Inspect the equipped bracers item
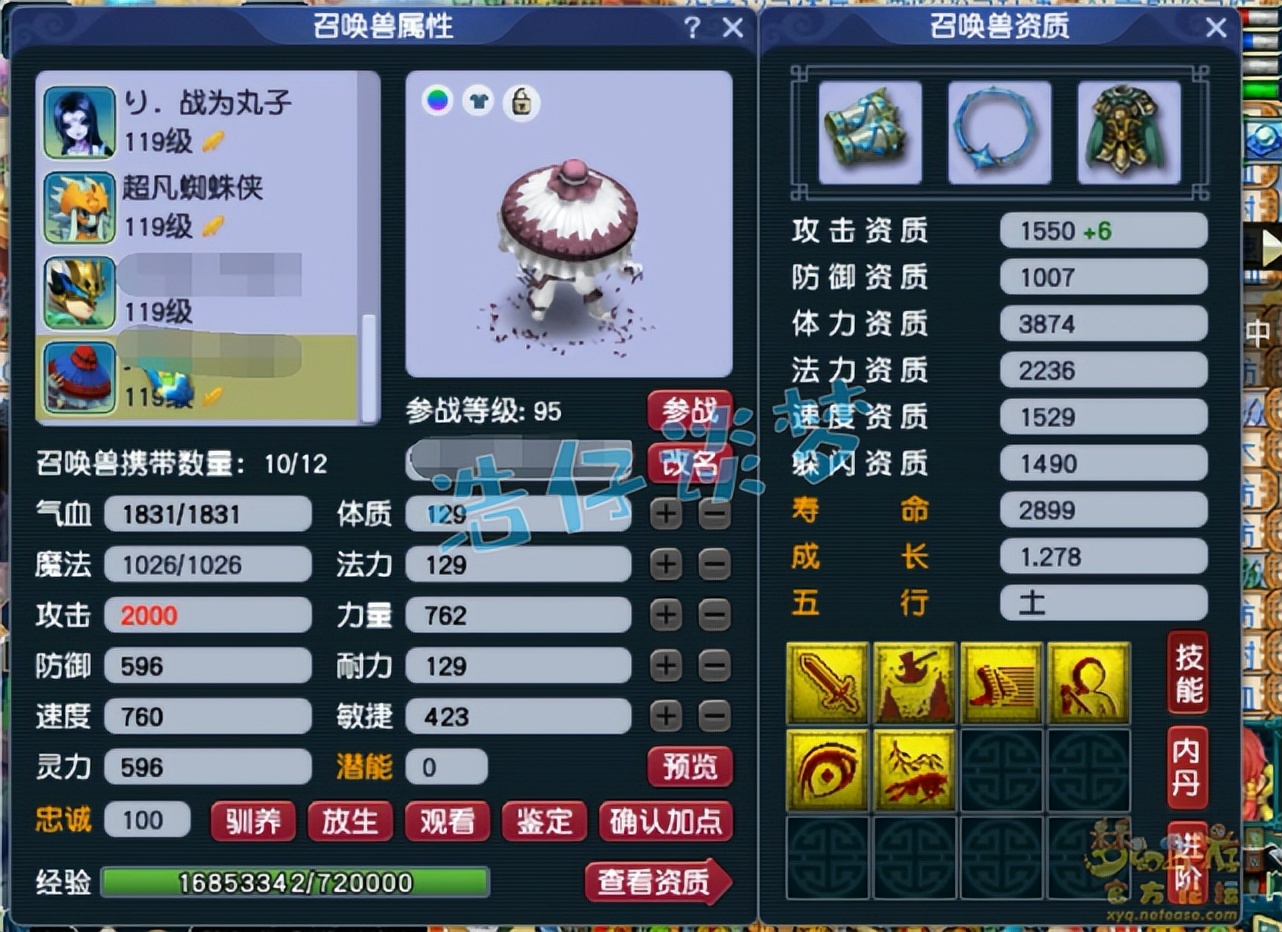The width and height of the screenshot is (1282, 932). [868, 131]
